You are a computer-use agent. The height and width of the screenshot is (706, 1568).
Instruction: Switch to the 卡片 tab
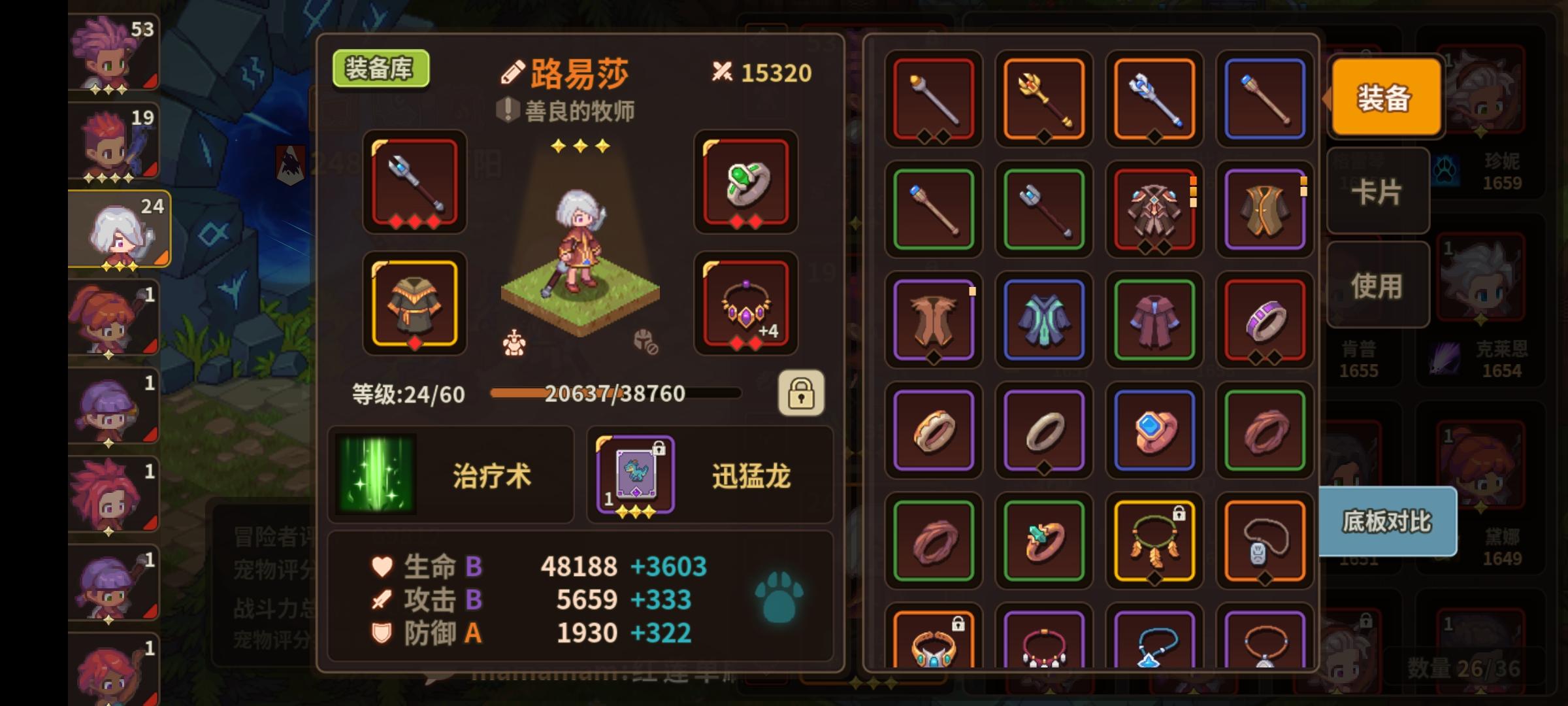(x=1377, y=193)
